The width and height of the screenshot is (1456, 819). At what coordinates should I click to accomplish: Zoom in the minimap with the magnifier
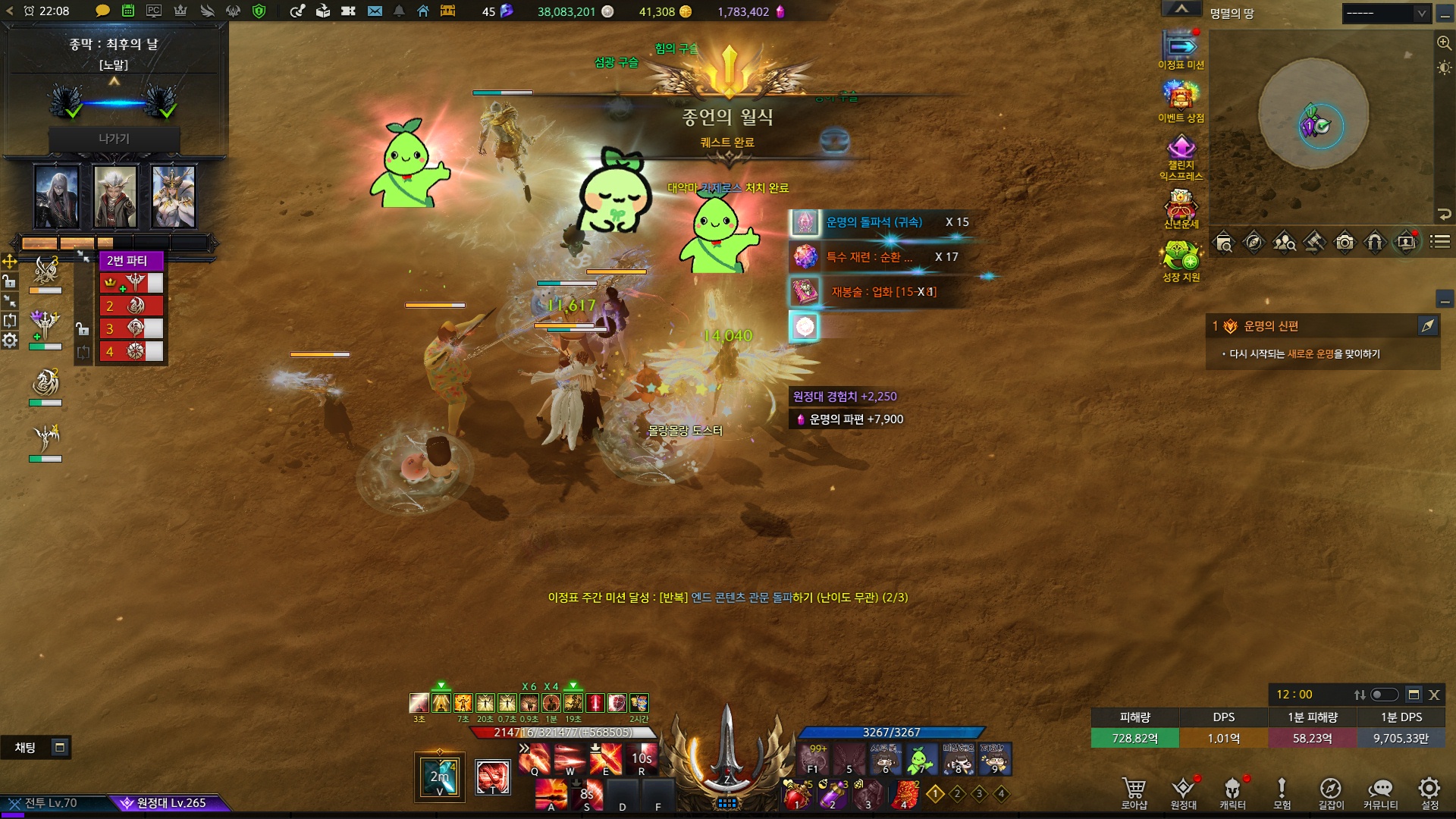1444,43
